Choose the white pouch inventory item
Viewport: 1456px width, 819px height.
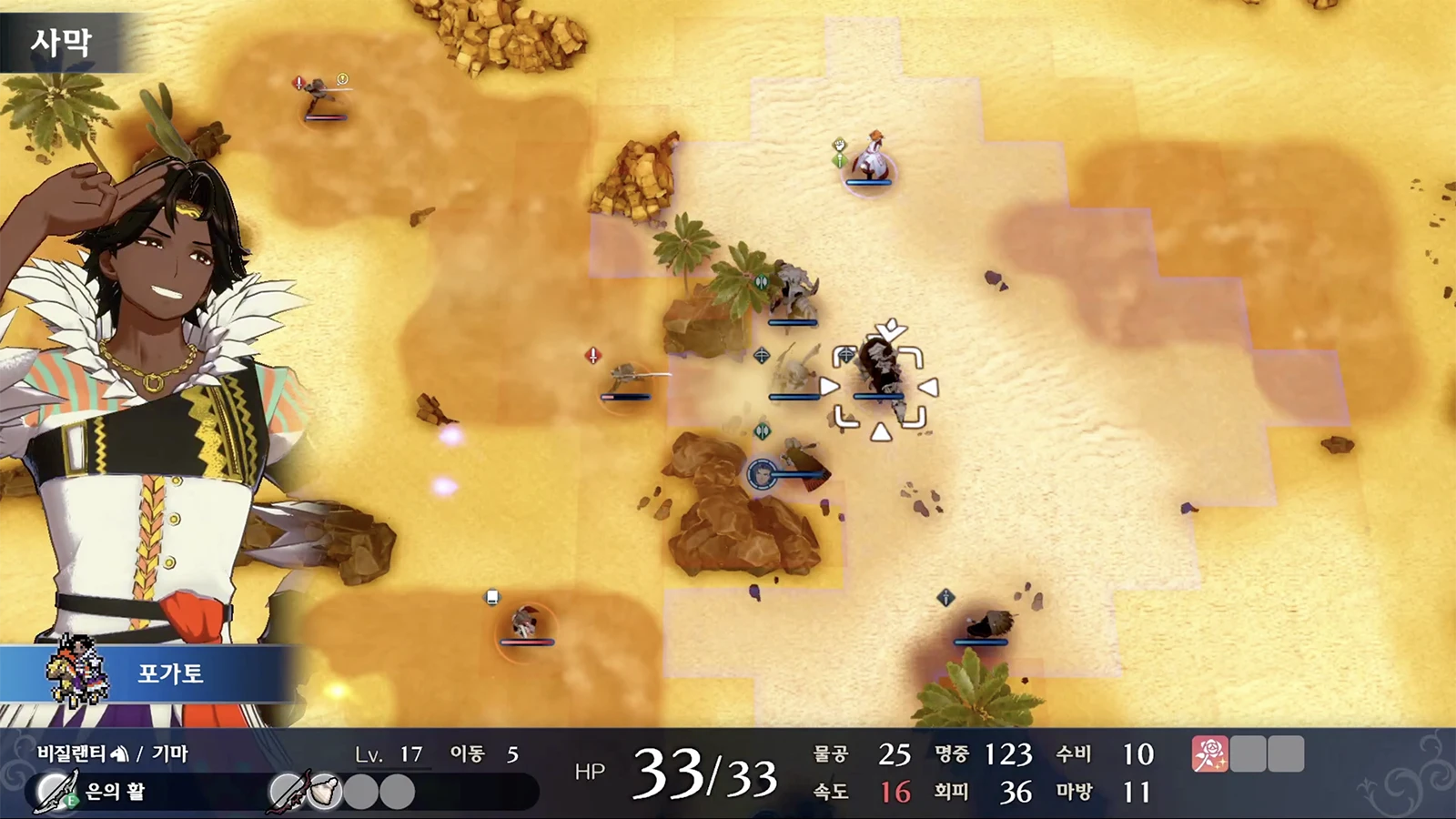tap(325, 791)
